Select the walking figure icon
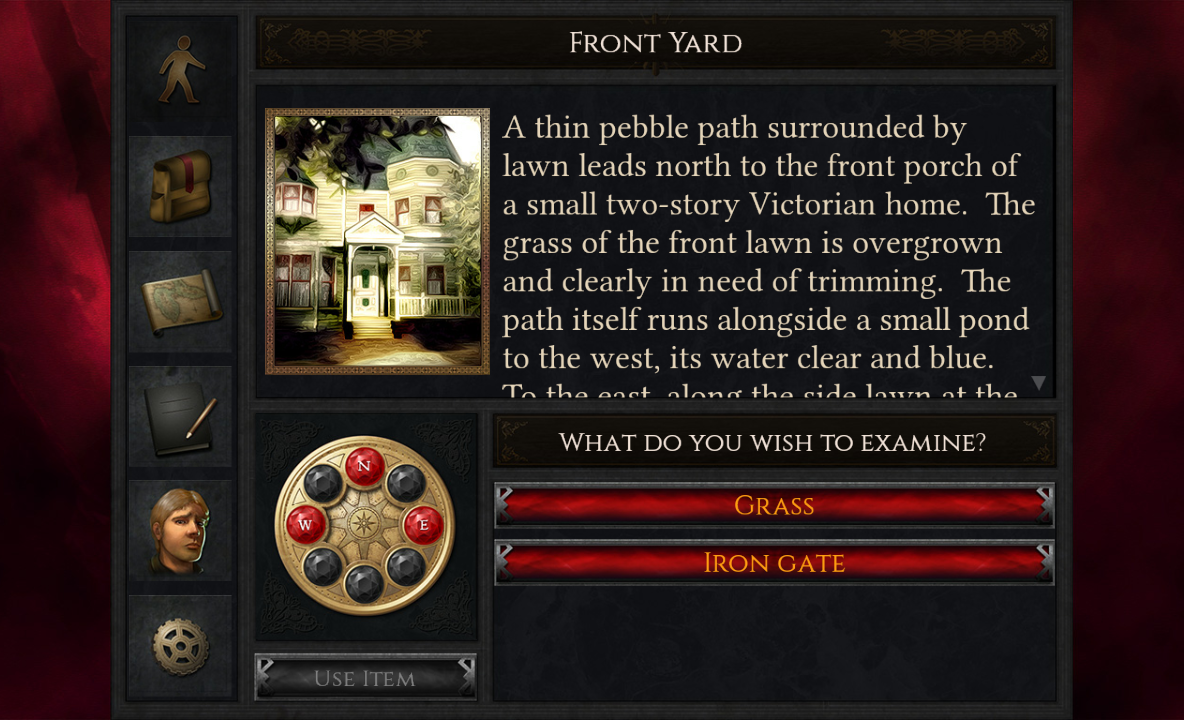 (x=181, y=70)
